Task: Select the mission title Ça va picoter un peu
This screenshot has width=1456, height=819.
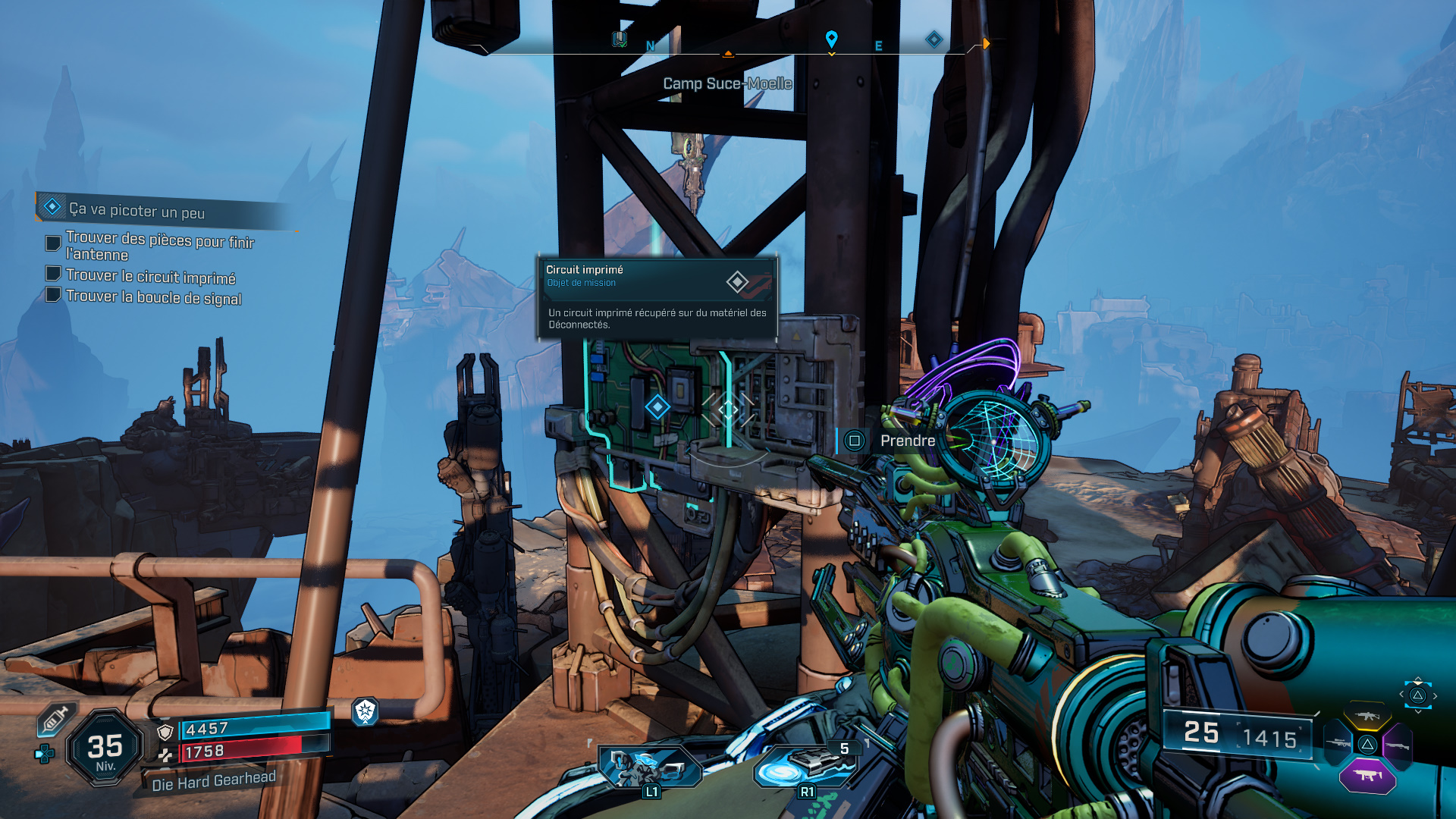Action: coord(136,210)
